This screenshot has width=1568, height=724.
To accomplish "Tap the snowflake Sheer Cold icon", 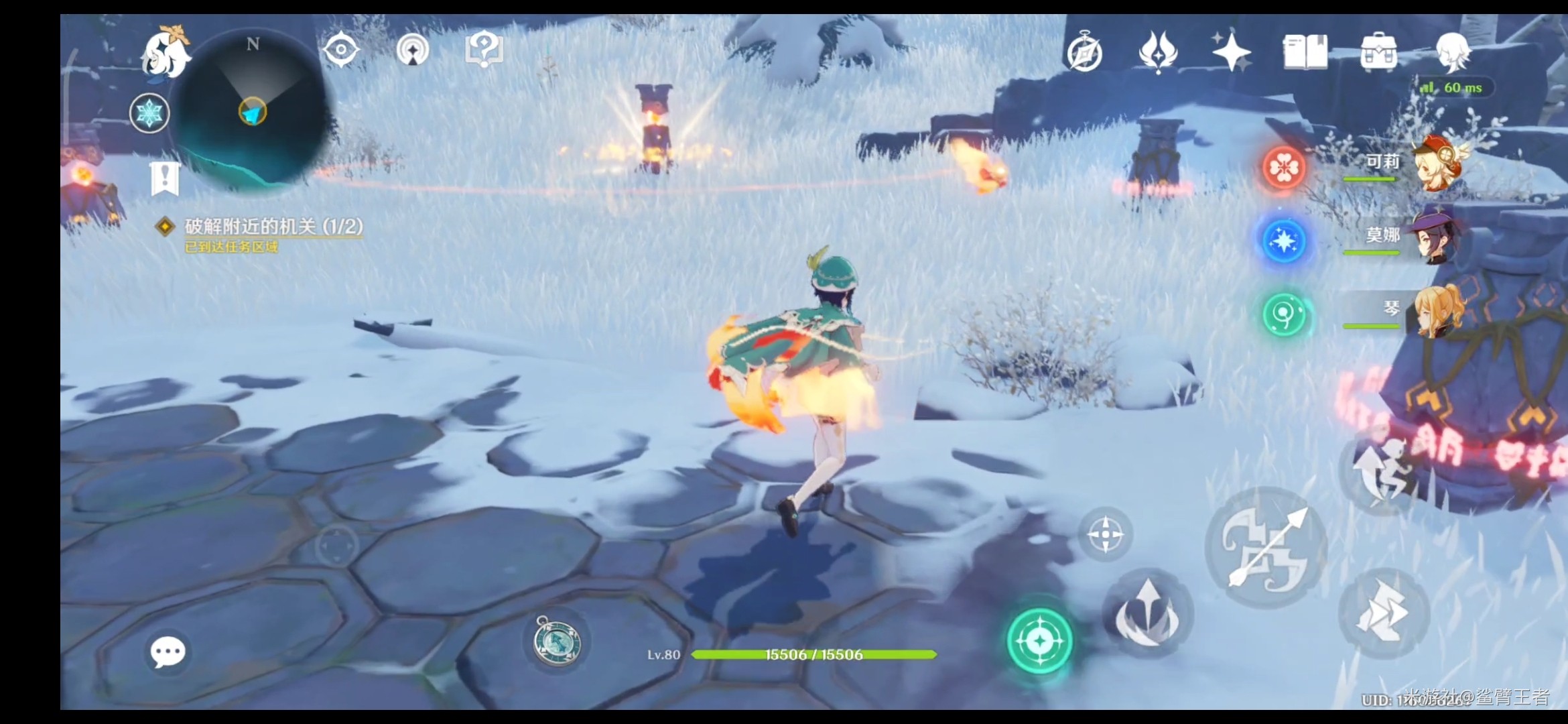I will [x=149, y=113].
